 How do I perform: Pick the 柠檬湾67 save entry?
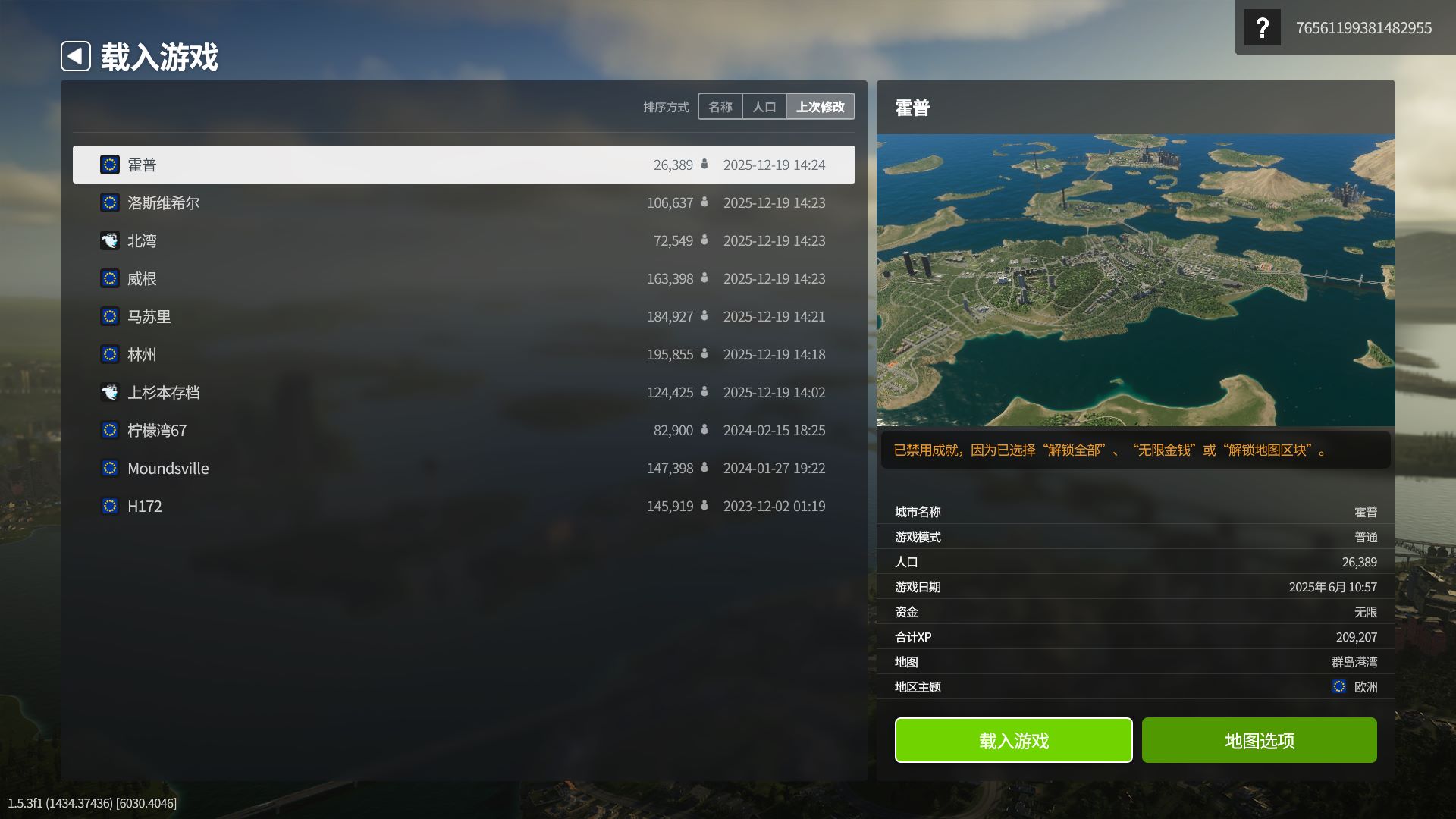463,430
